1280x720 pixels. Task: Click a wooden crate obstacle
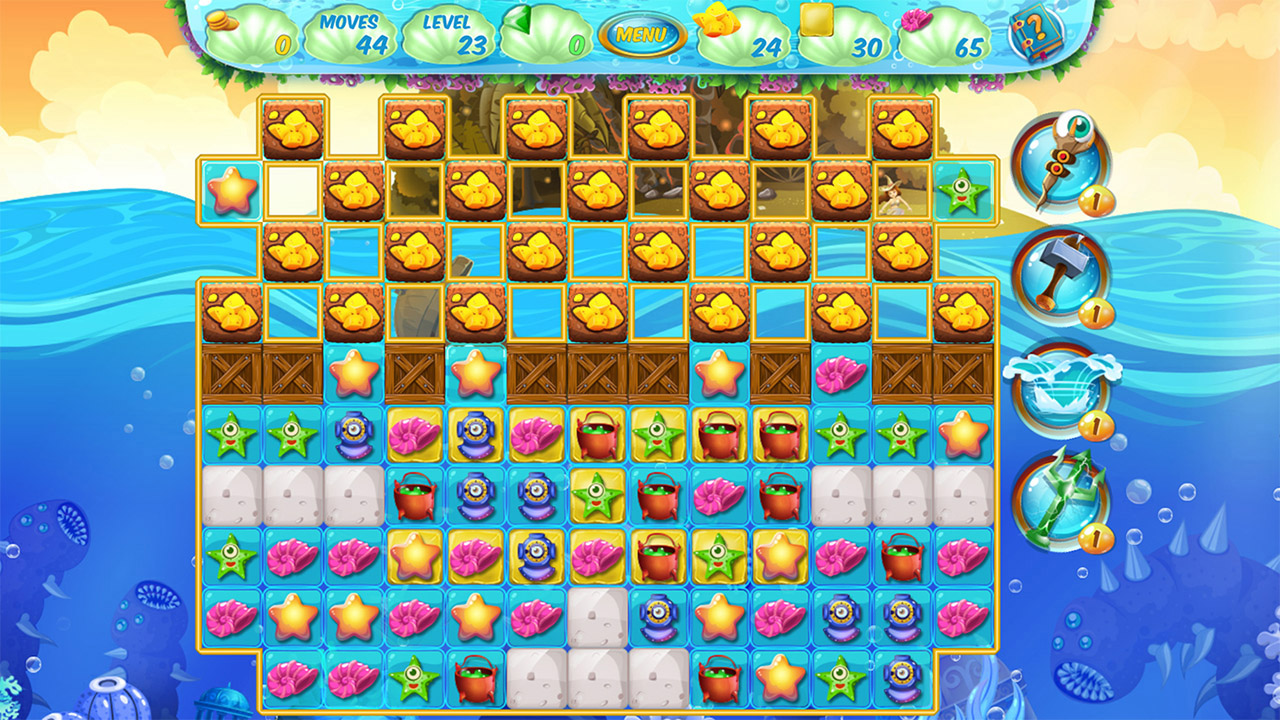tap(231, 378)
